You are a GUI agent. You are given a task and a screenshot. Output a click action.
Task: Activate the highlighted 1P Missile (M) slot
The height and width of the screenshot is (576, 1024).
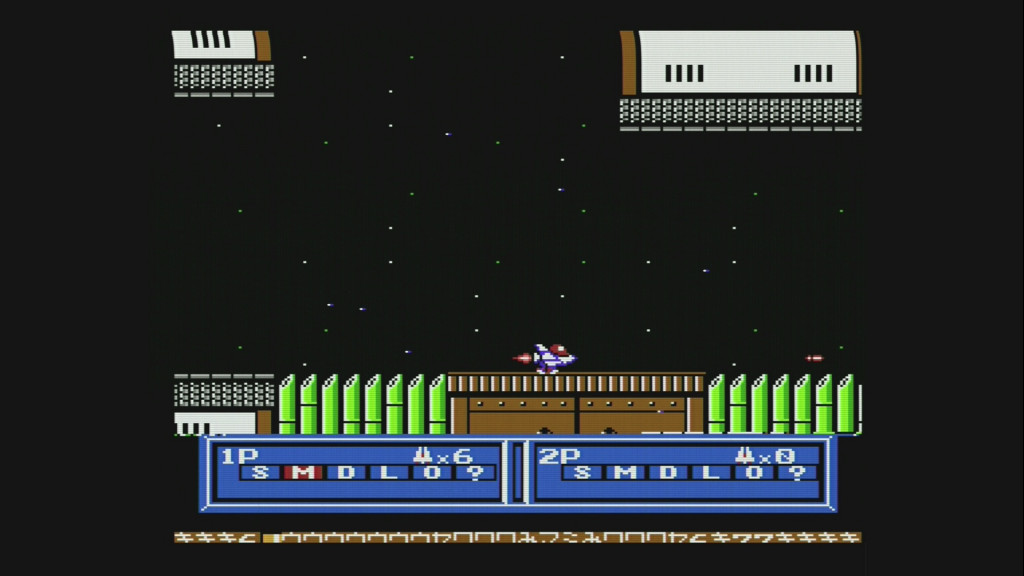(x=303, y=473)
